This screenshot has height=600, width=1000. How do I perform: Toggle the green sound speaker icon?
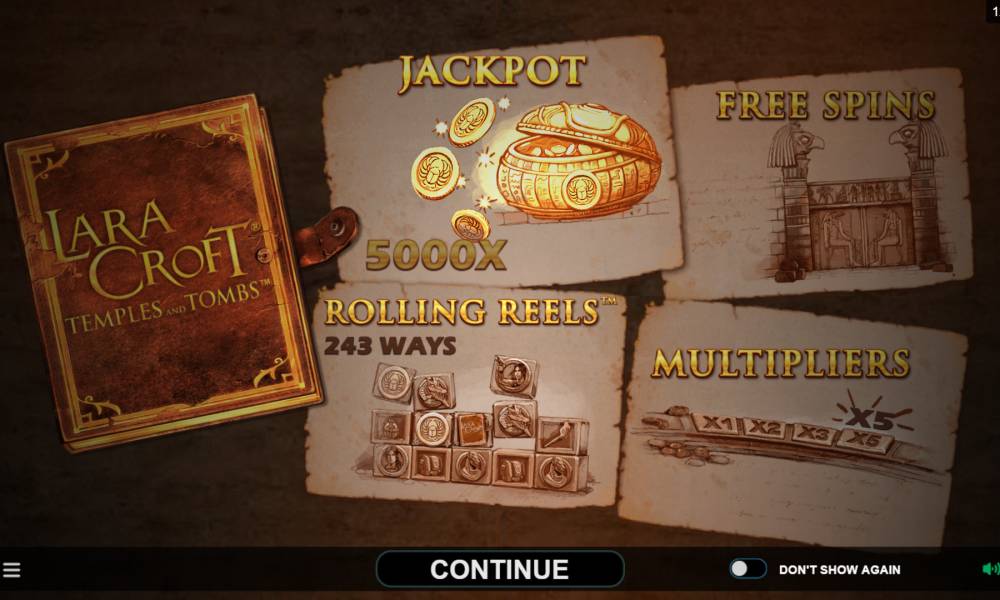coord(990,569)
